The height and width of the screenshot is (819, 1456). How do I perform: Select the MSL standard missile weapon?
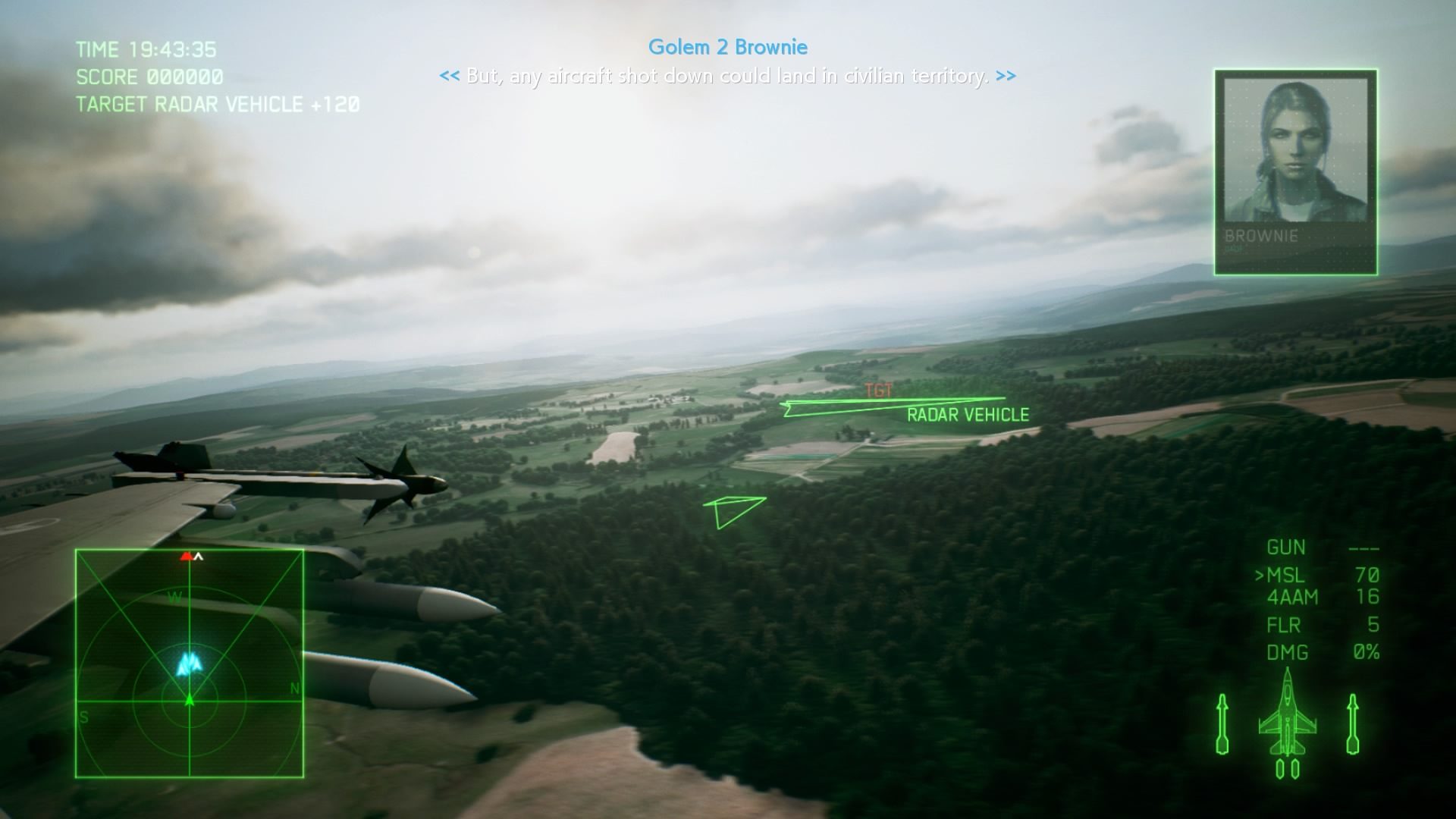coord(1286,576)
